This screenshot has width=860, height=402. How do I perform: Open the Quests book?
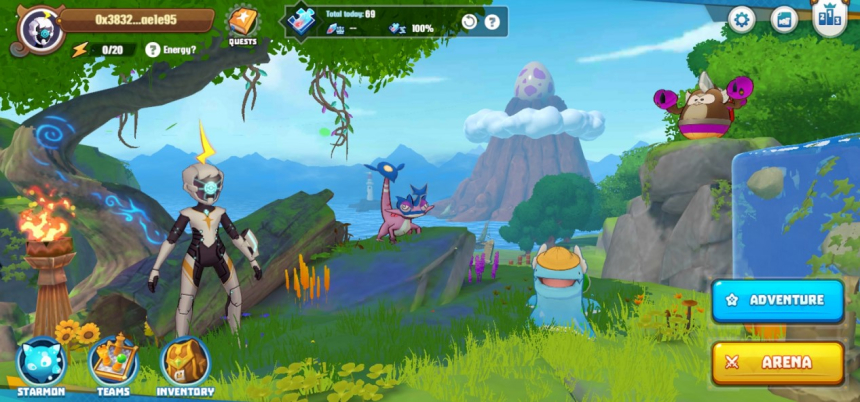(242, 22)
